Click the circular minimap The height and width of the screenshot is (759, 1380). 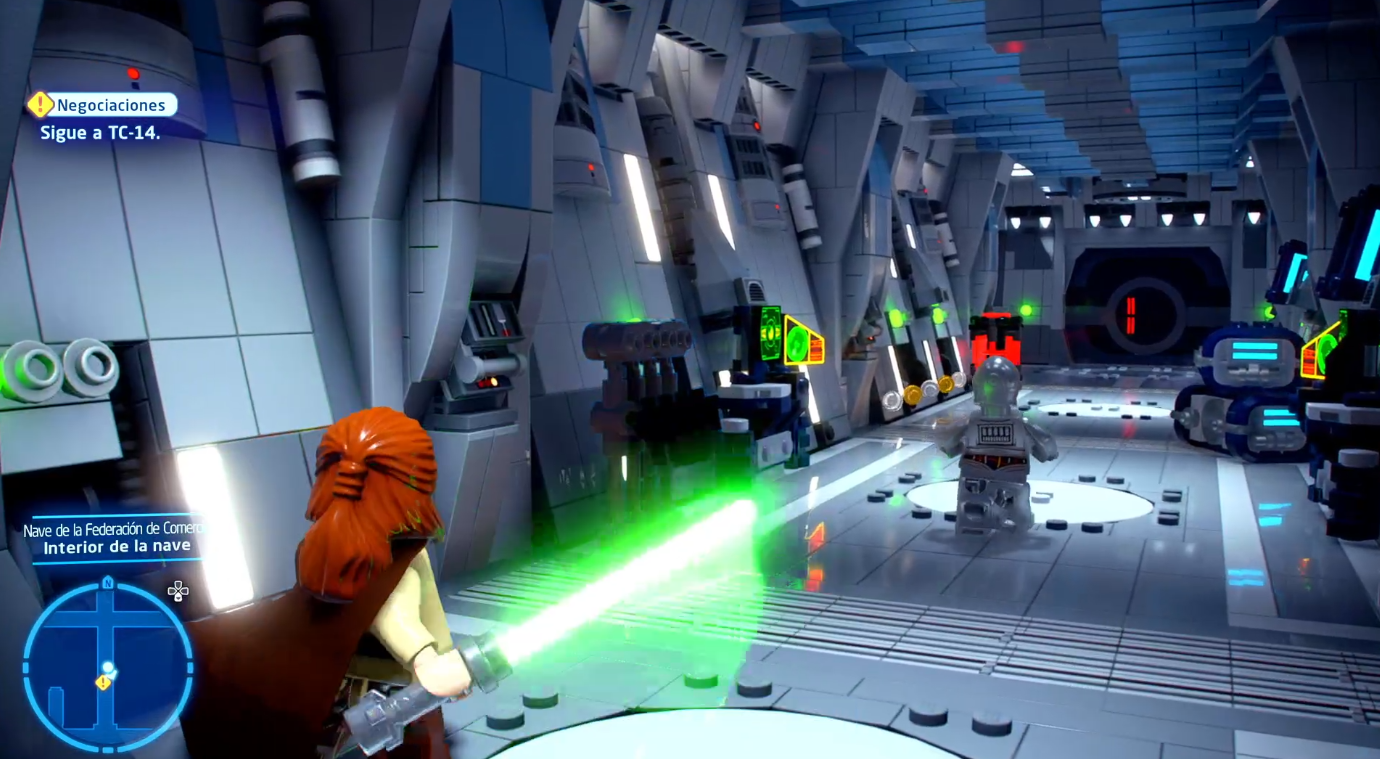click(x=108, y=667)
